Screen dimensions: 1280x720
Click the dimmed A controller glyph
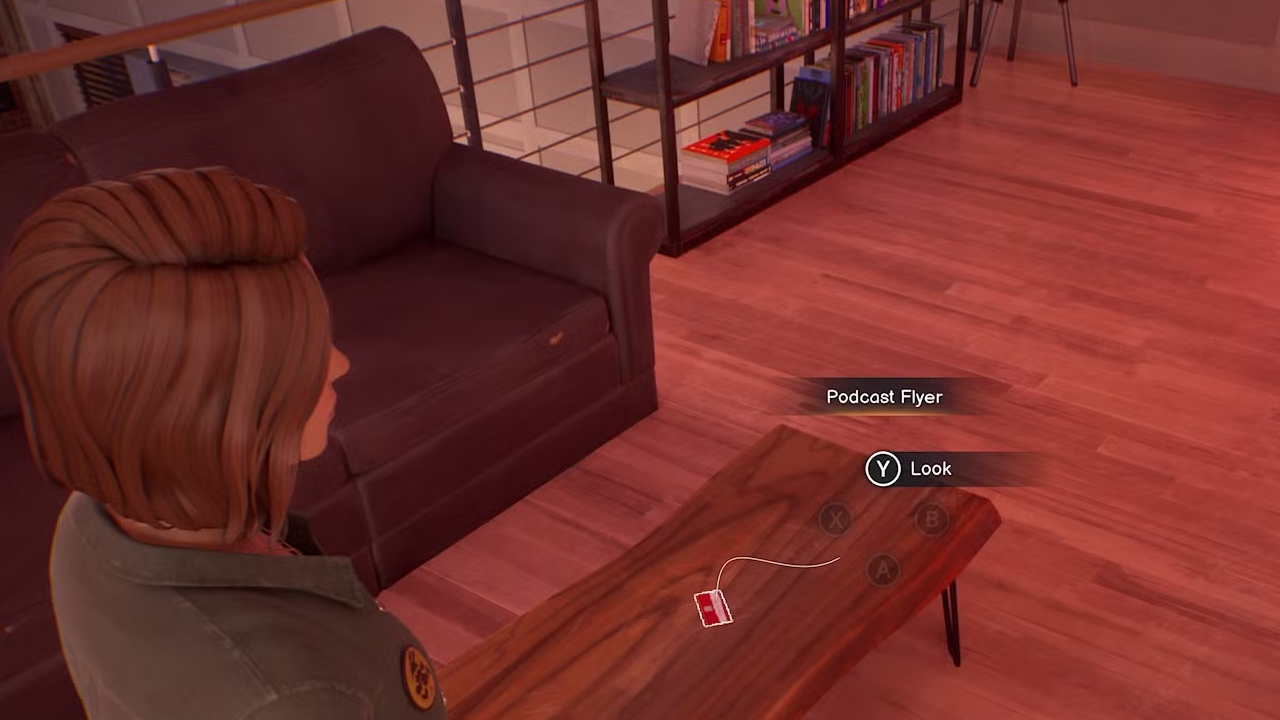(883, 570)
